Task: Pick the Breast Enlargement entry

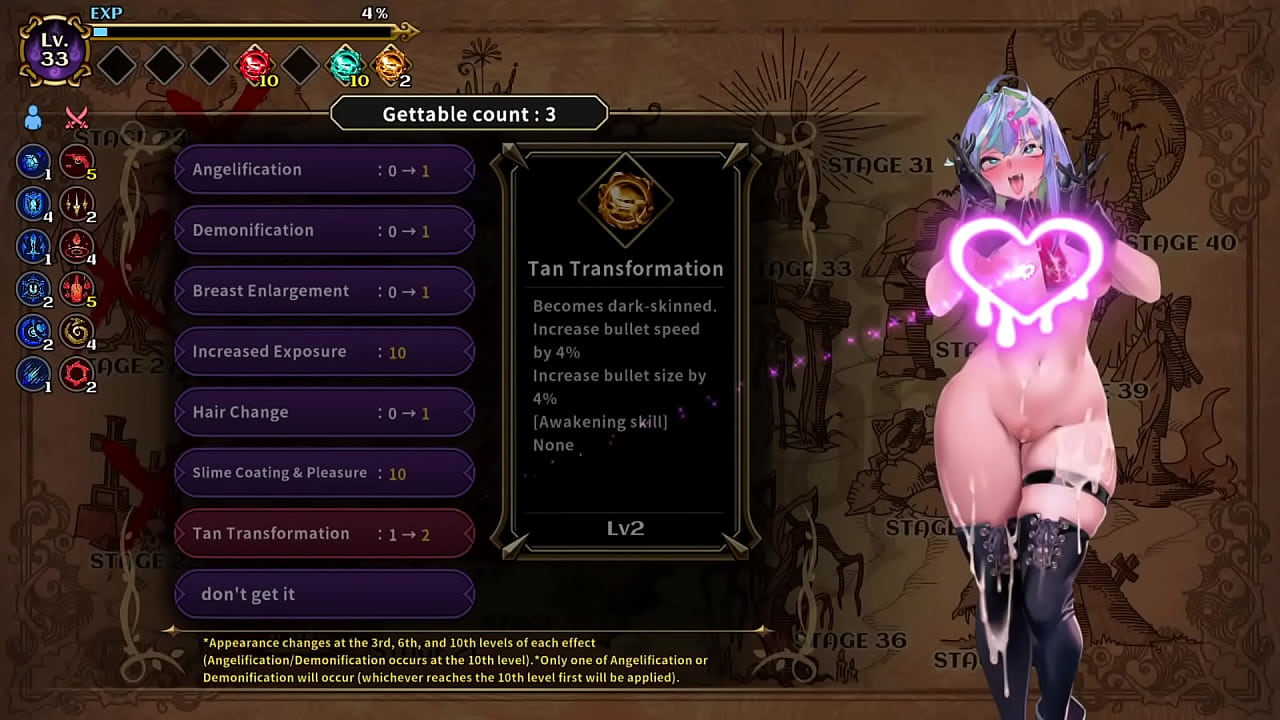Action: 324,292
